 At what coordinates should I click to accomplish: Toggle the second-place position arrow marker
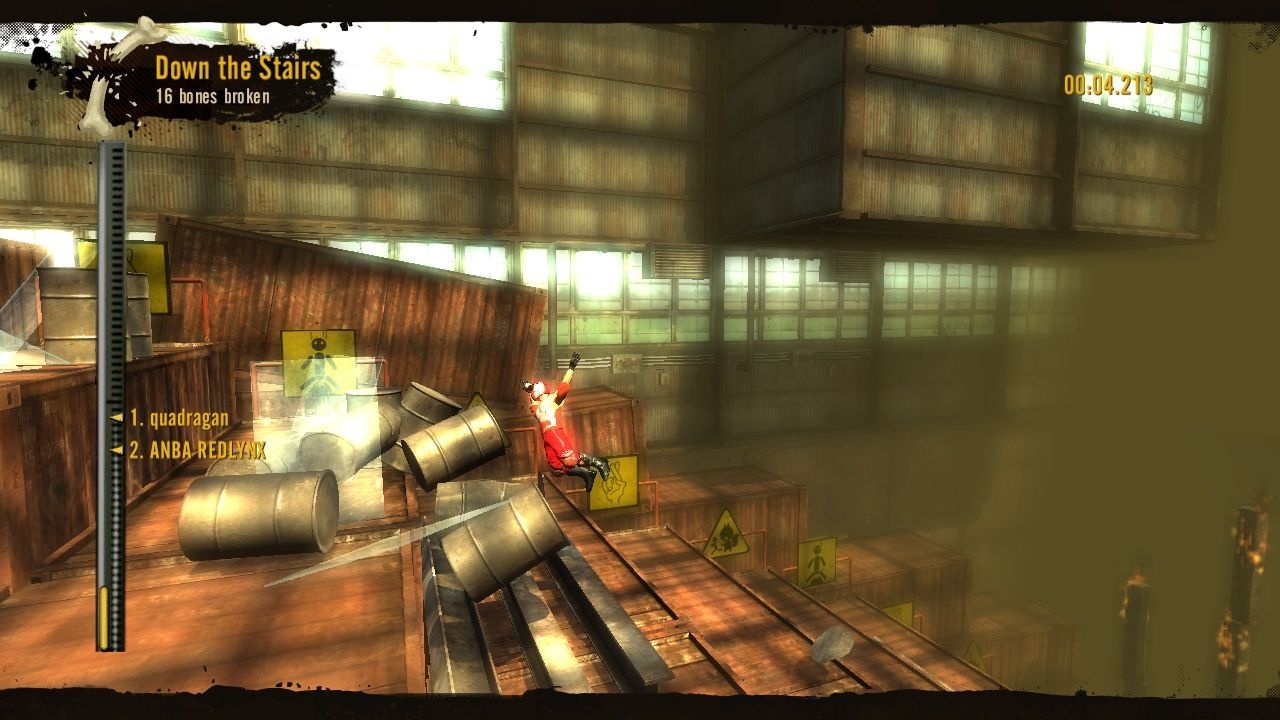[116, 450]
